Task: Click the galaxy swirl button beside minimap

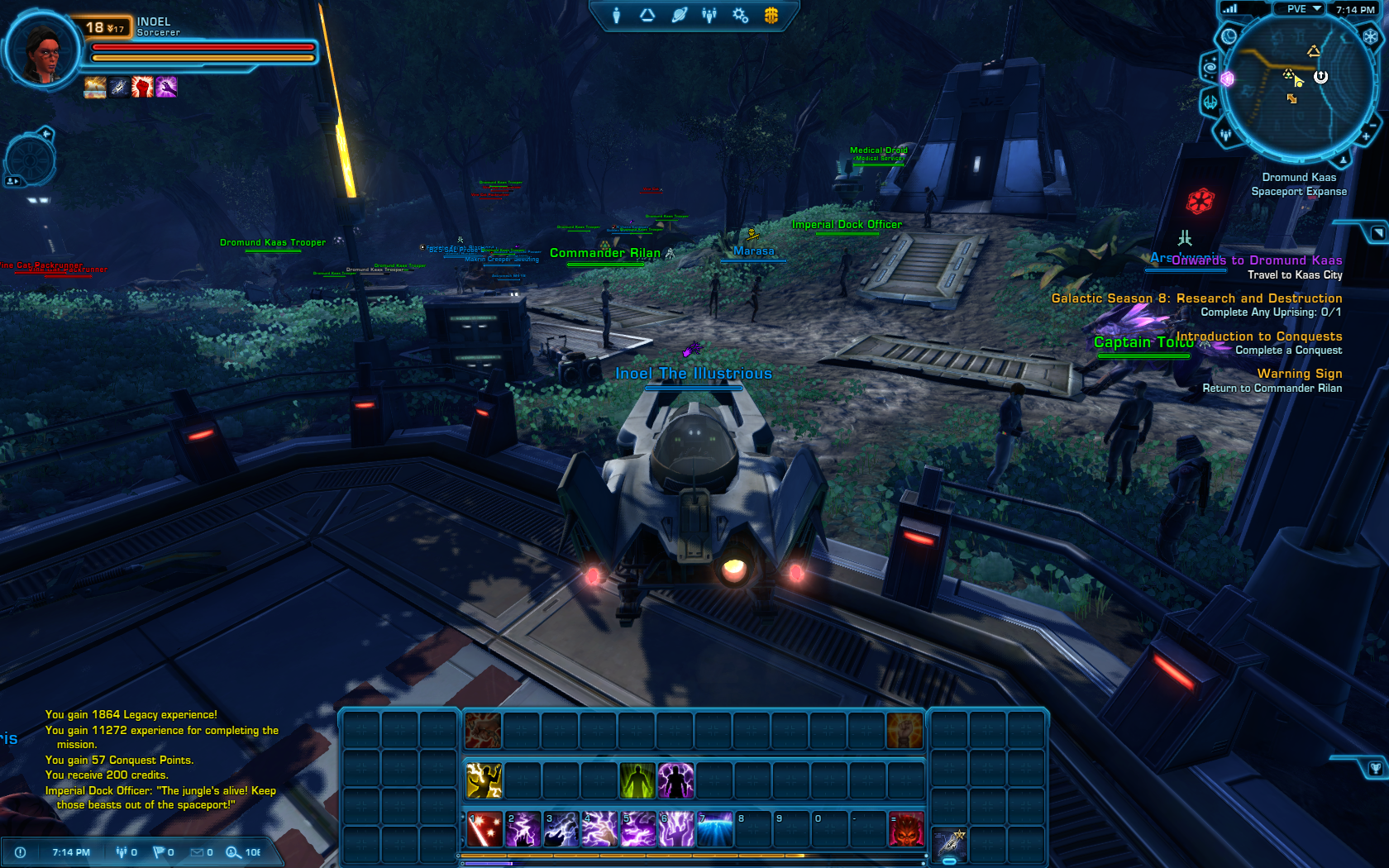Action: point(1210,68)
